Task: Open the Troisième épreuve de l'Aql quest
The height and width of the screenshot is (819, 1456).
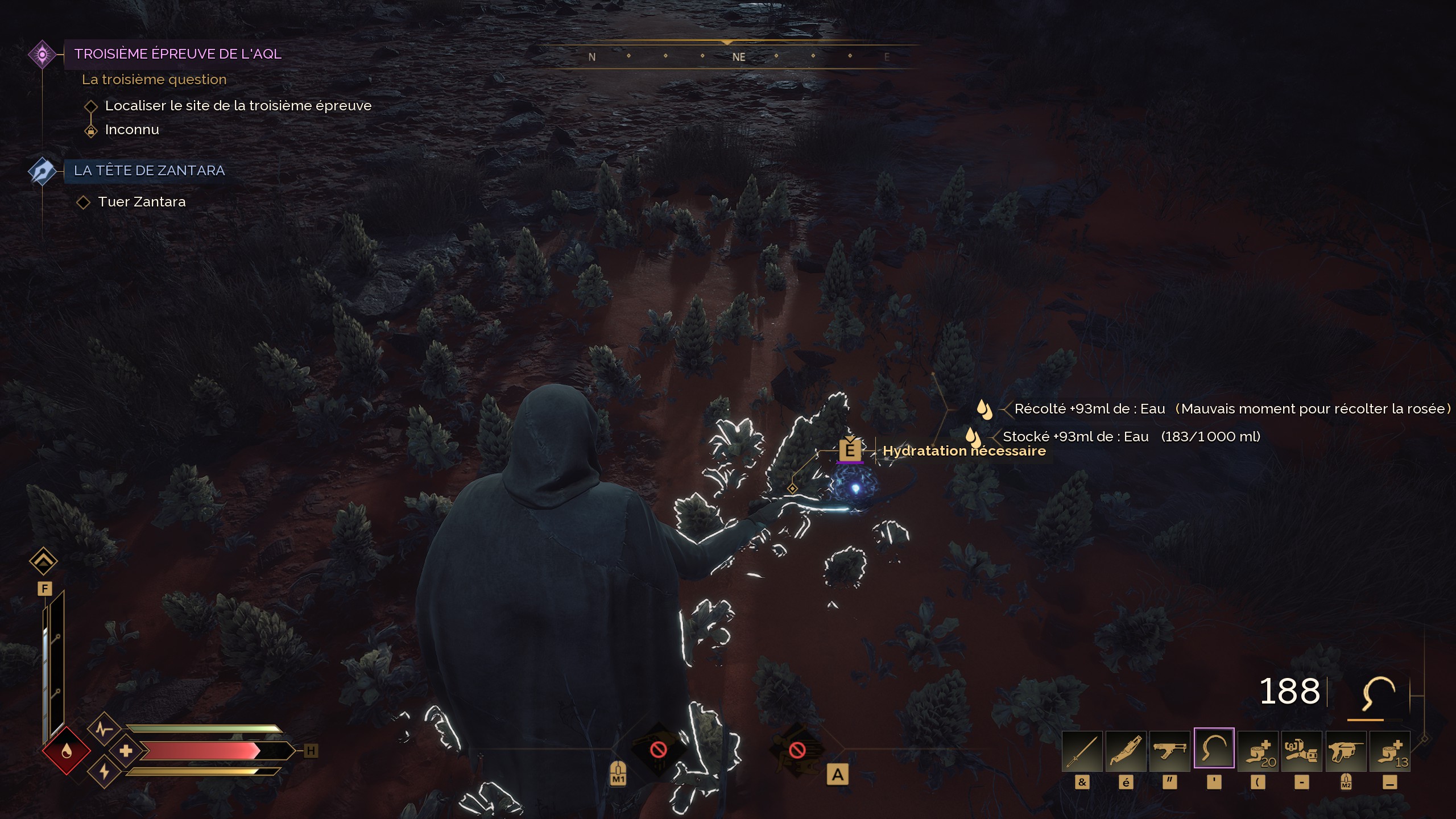Action: pos(177,54)
